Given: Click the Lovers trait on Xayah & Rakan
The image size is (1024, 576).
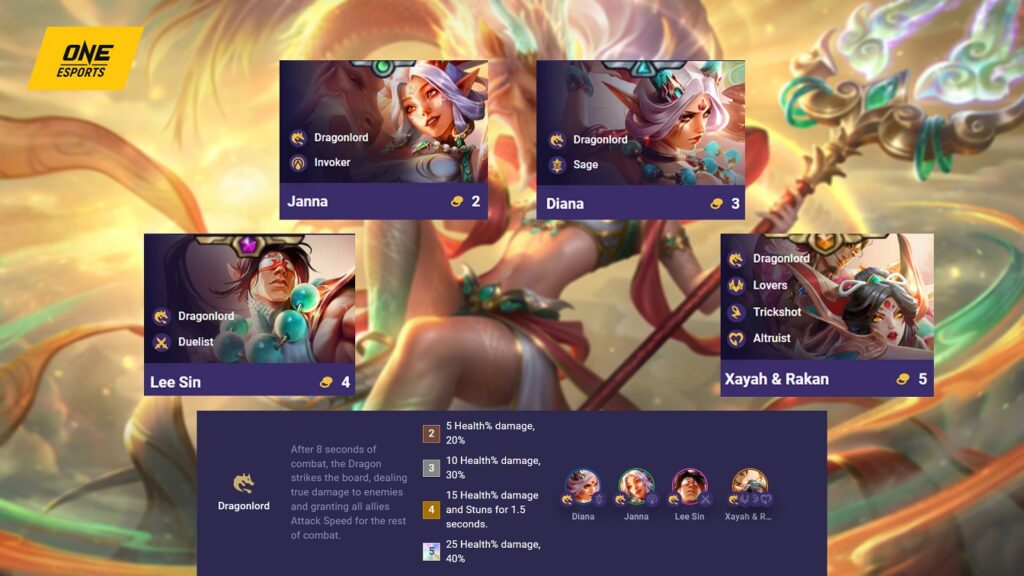Looking at the screenshot, I should pyautogui.click(x=769, y=285).
